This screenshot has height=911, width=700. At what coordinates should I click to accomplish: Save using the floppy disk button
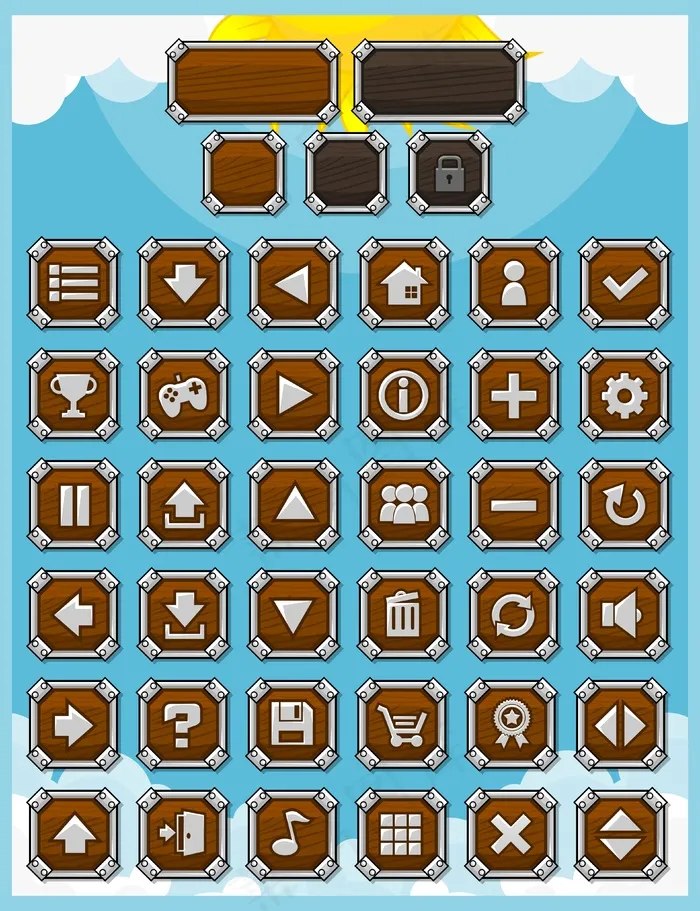(x=293, y=725)
